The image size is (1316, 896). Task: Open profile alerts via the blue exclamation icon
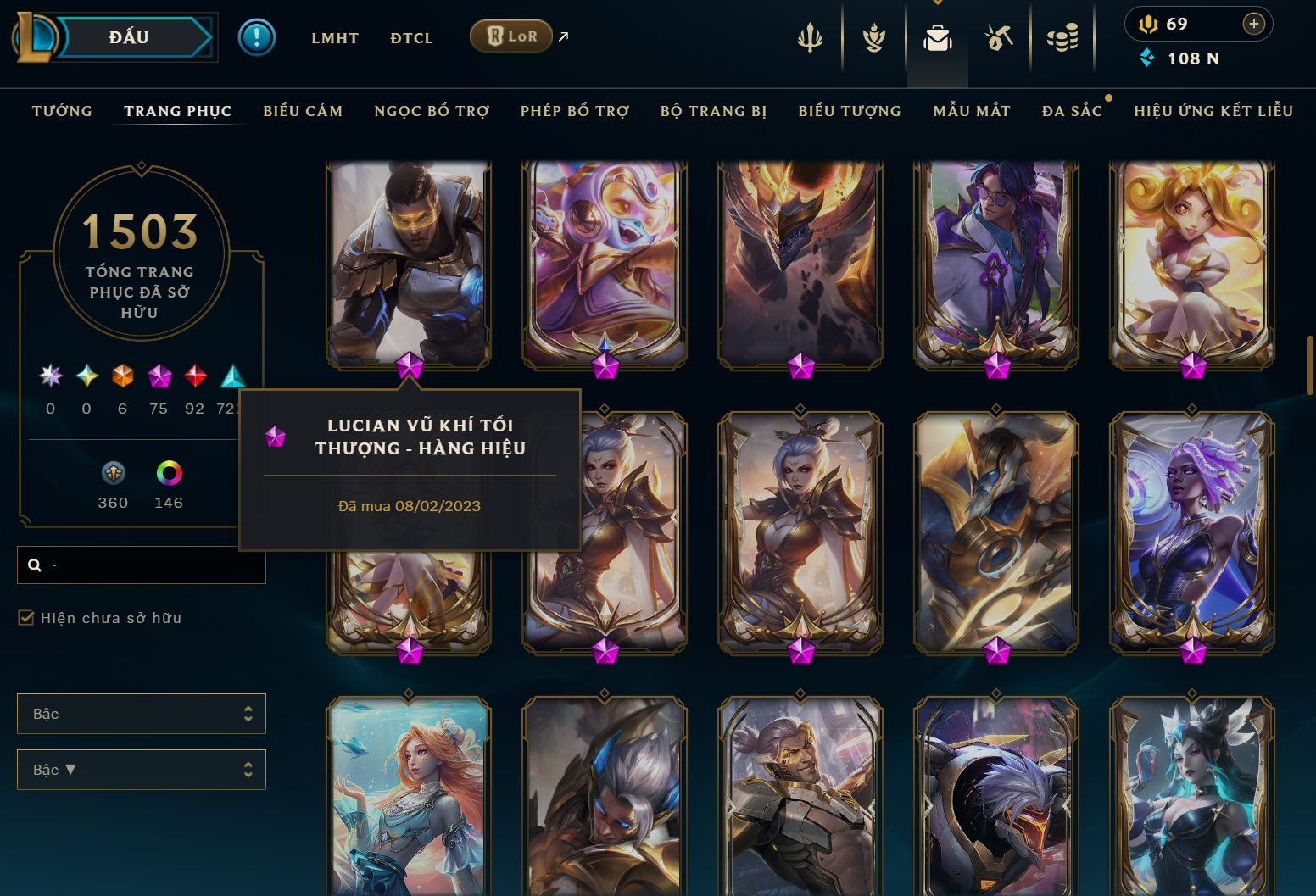(x=257, y=38)
